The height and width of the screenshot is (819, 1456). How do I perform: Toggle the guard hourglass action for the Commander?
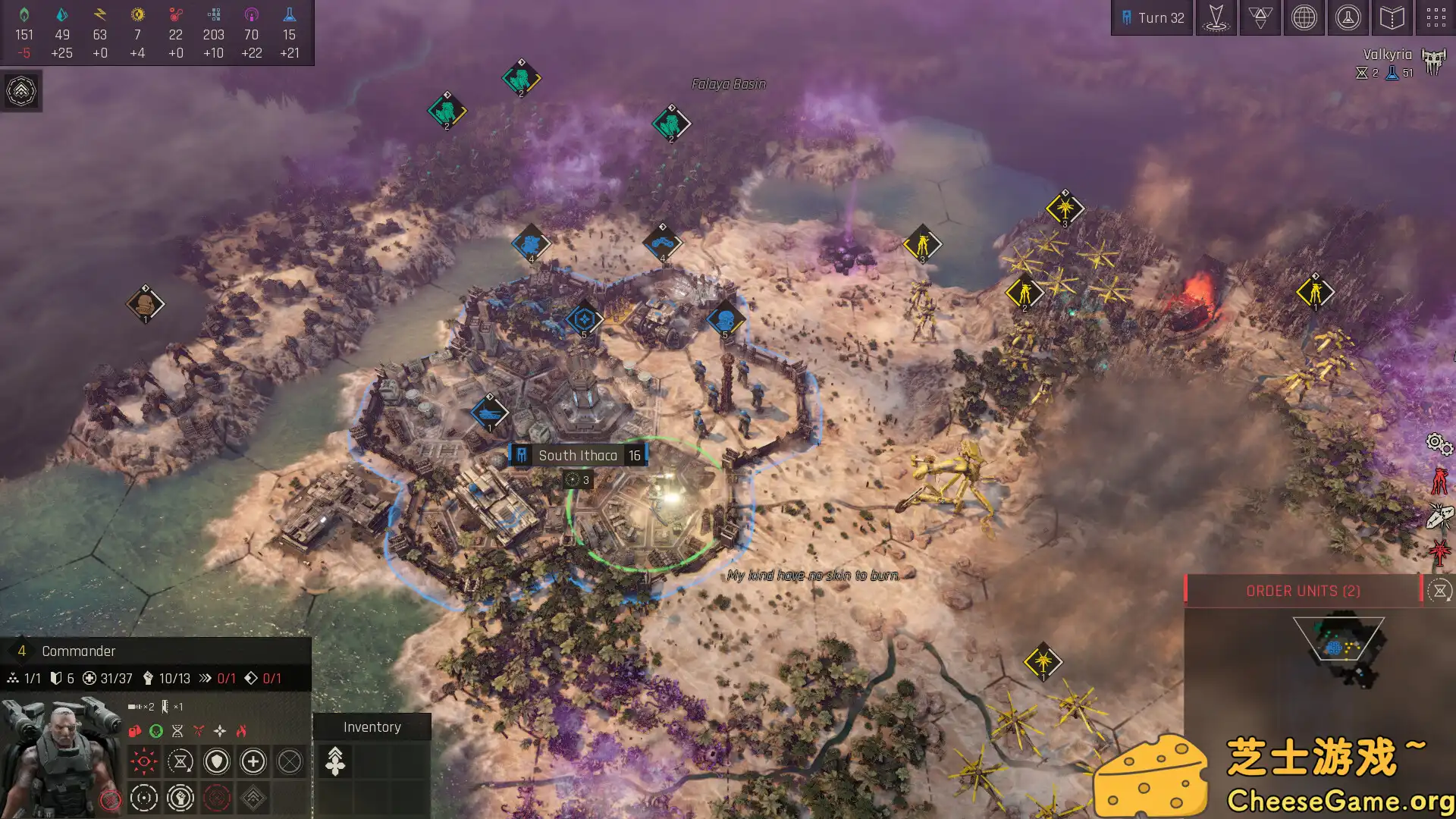click(x=180, y=760)
